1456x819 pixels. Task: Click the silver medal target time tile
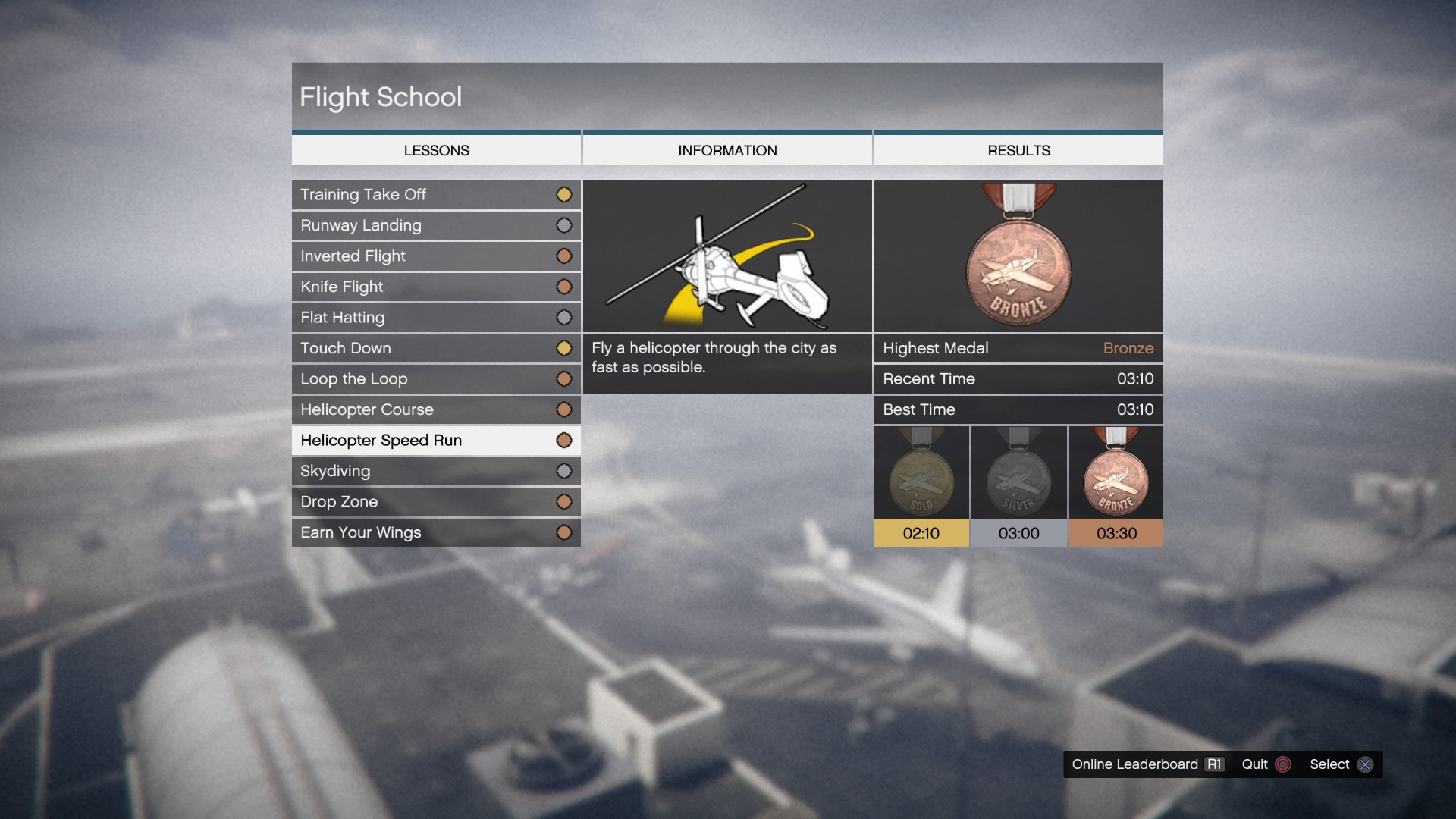(x=1018, y=486)
